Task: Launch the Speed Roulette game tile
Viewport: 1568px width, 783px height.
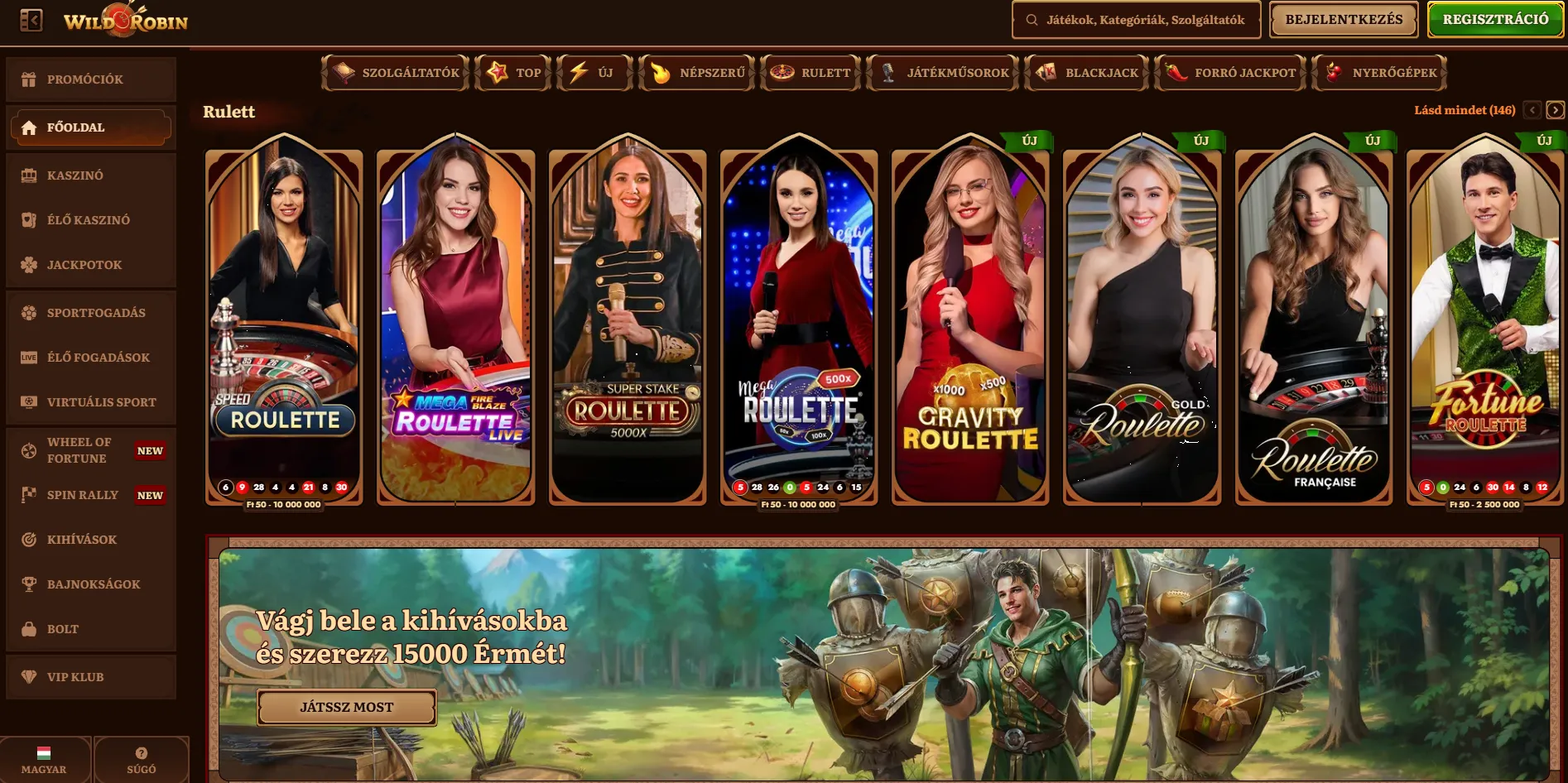Action: 284,323
